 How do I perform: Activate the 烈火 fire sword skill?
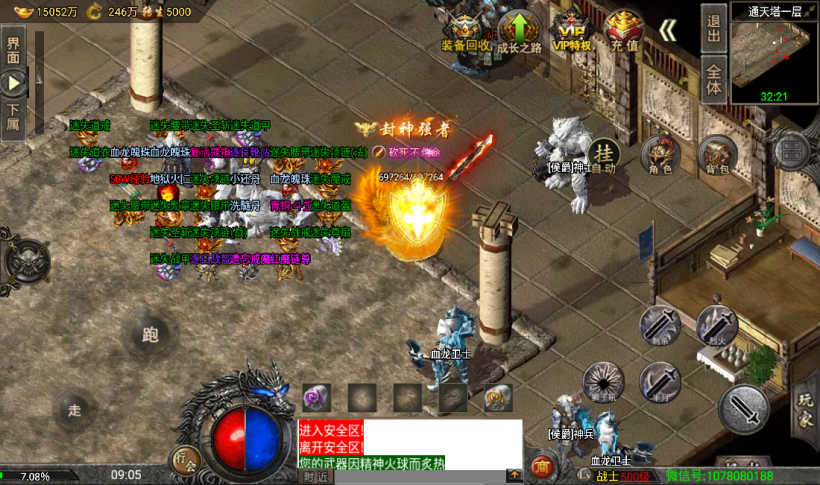click(716, 325)
